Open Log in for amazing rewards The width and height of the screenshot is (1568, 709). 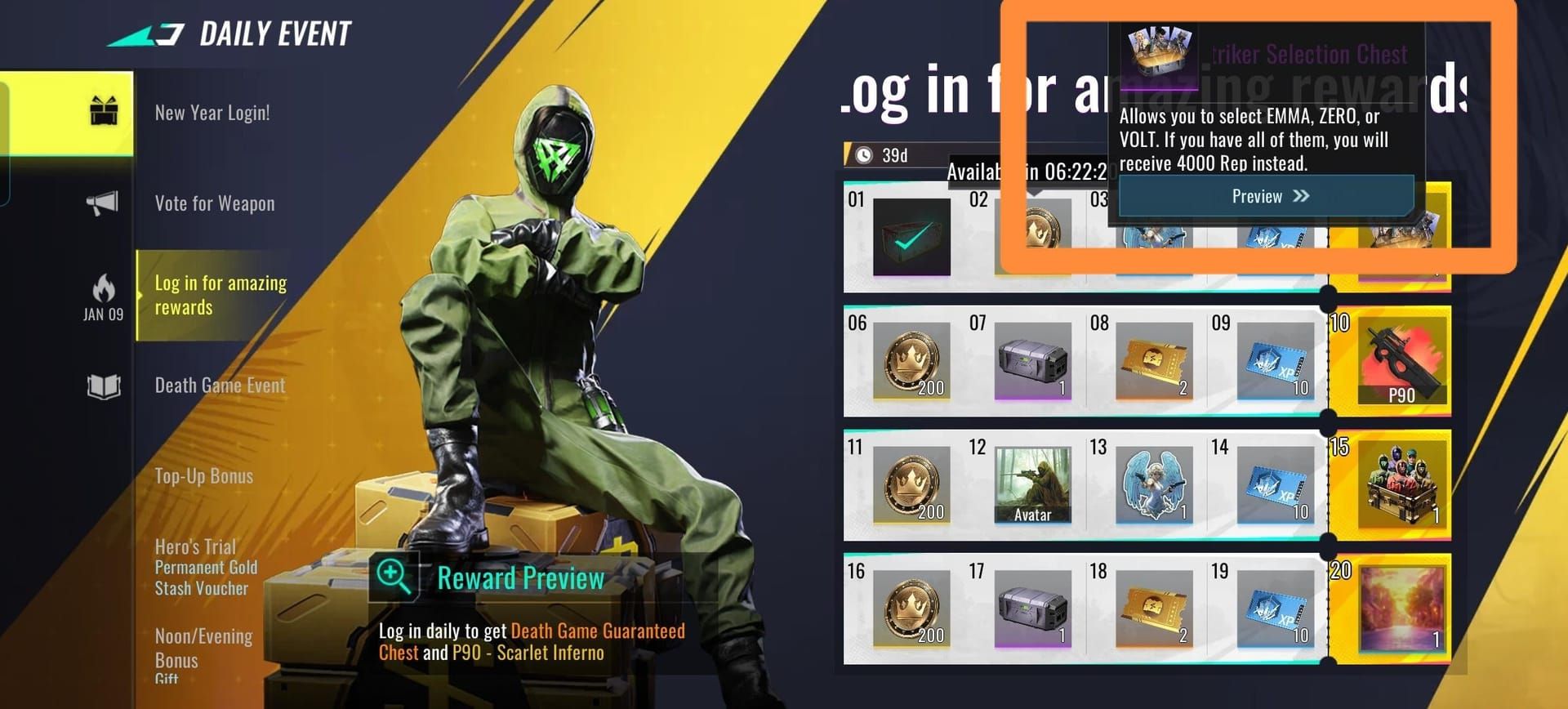220,295
